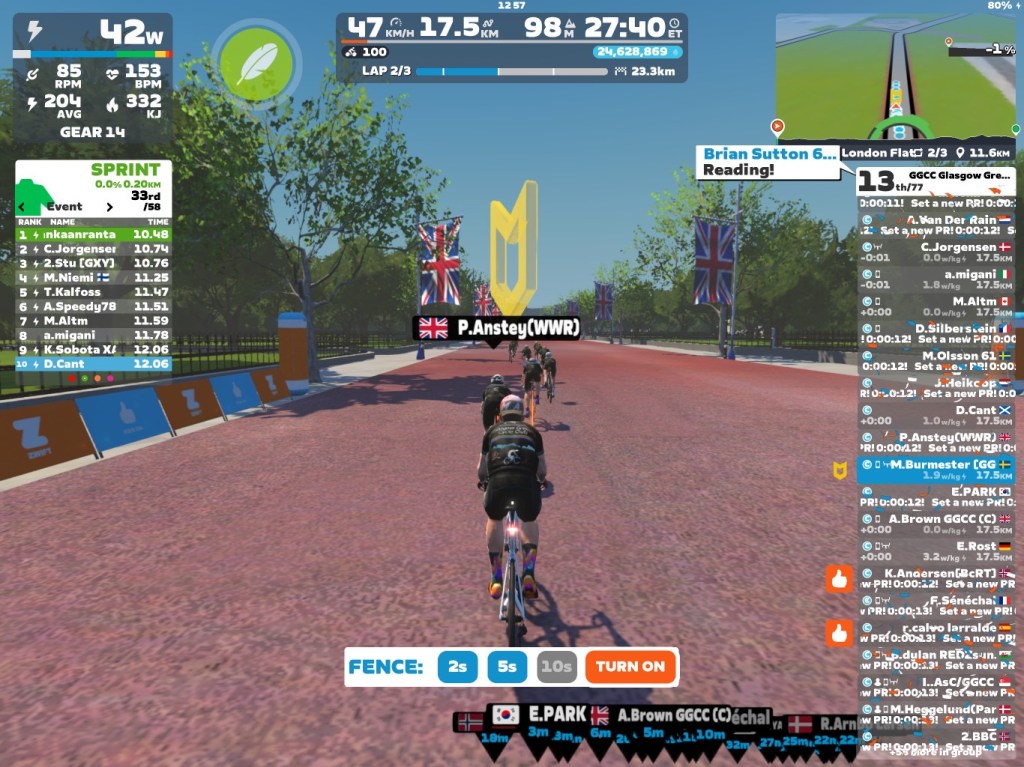
Task: Select the top-ranked sprint leaderboard row
Action: tap(92, 234)
